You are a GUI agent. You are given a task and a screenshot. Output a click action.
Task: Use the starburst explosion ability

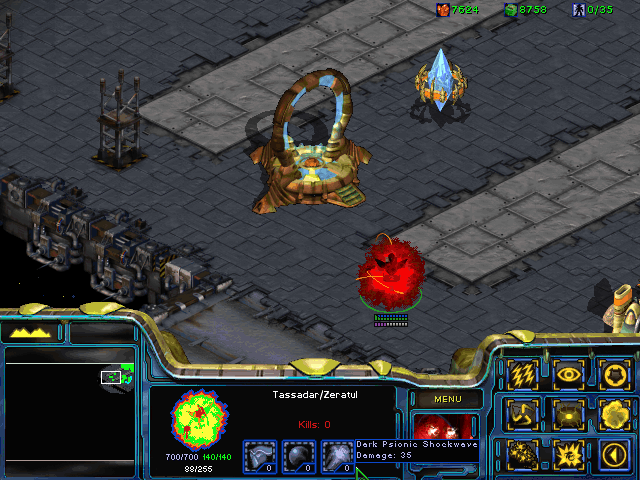569,455
